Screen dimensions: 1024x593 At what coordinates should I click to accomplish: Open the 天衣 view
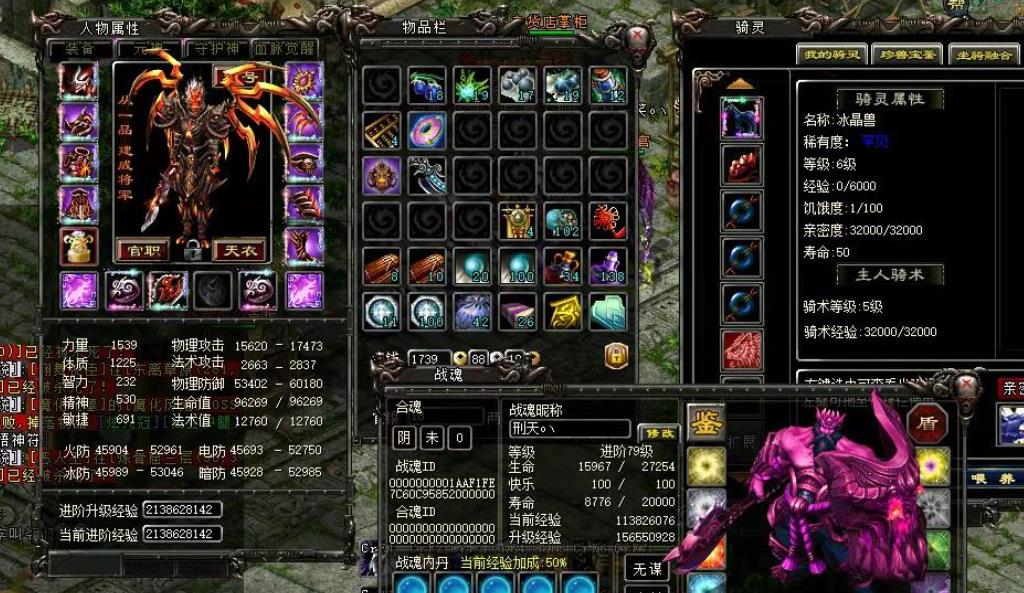(239, 249)
